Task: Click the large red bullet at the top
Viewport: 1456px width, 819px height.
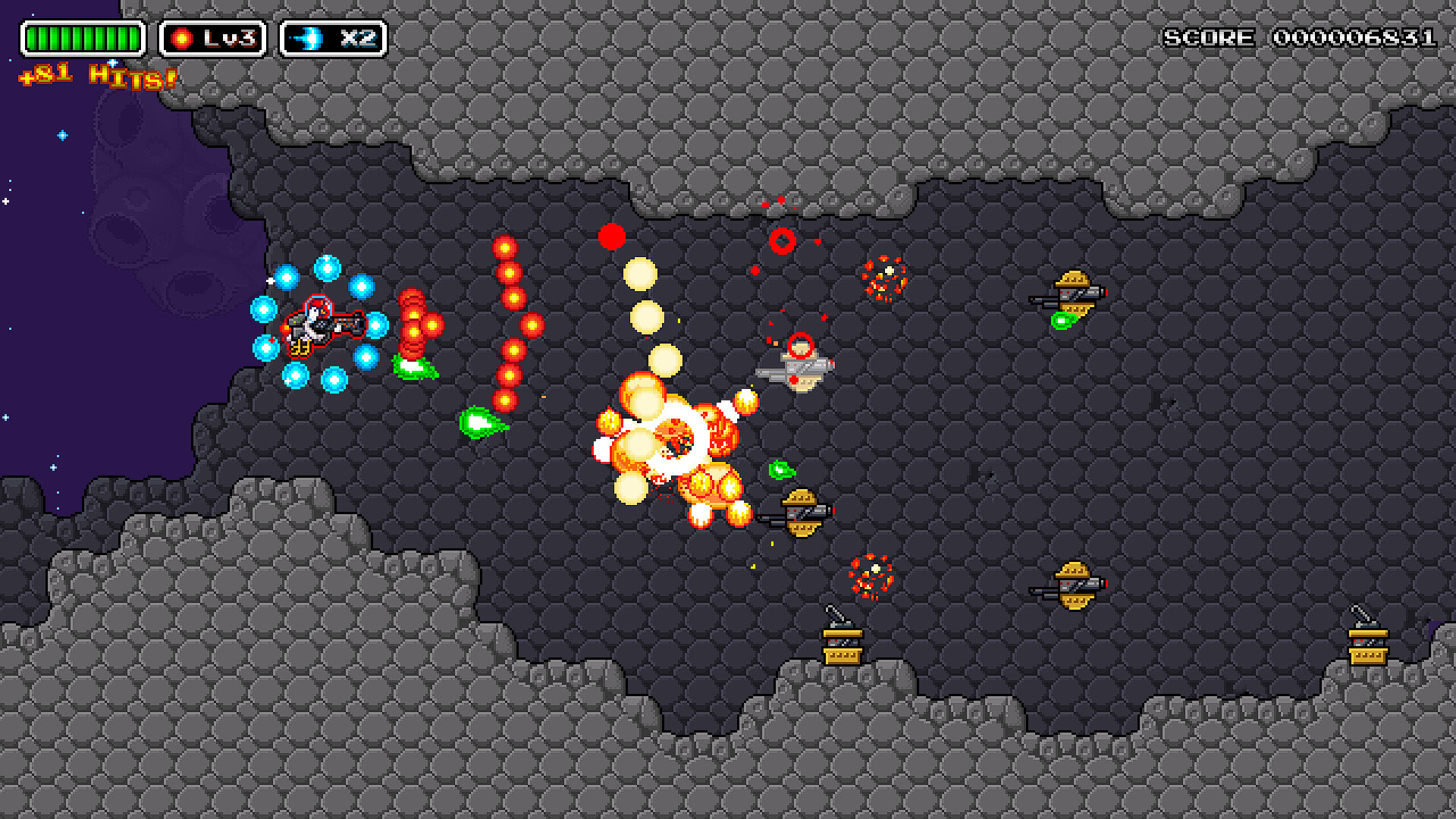Action: (x=610, y=237)
